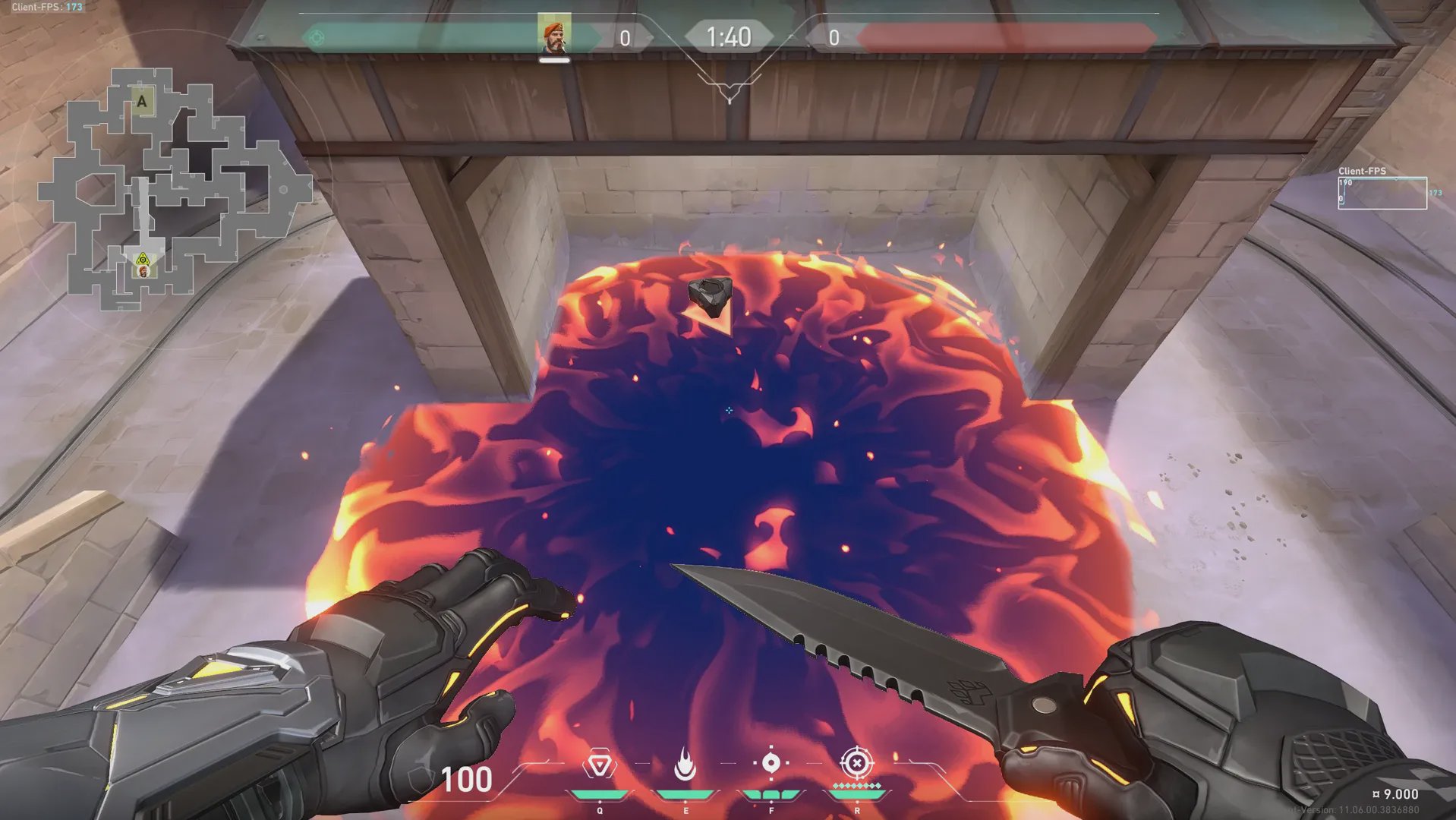Click the minimap
Screen dimensions: 1456x820
[x=175, y=190]
